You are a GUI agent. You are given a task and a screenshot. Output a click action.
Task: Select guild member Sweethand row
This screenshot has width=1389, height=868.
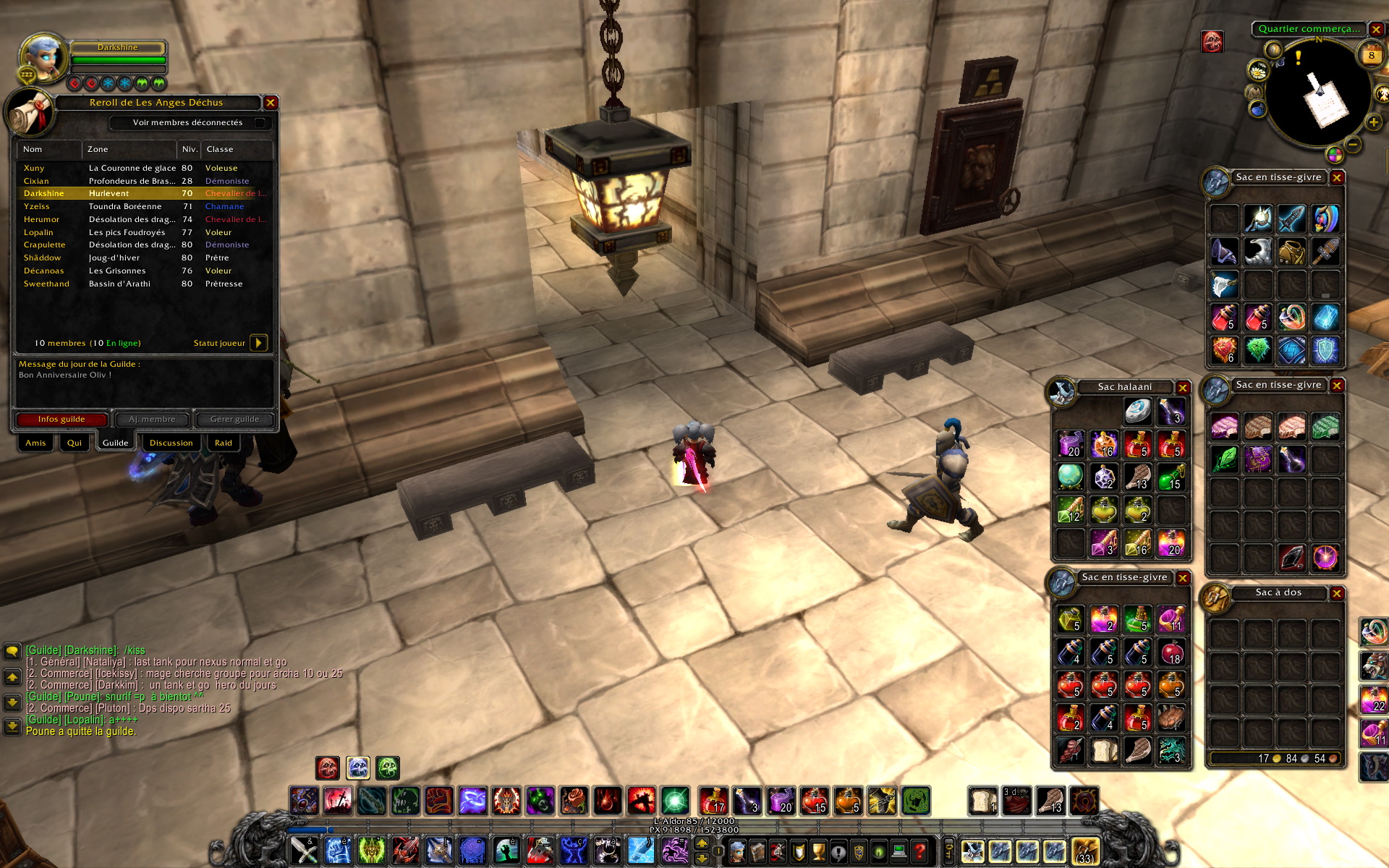pos(145,284)
